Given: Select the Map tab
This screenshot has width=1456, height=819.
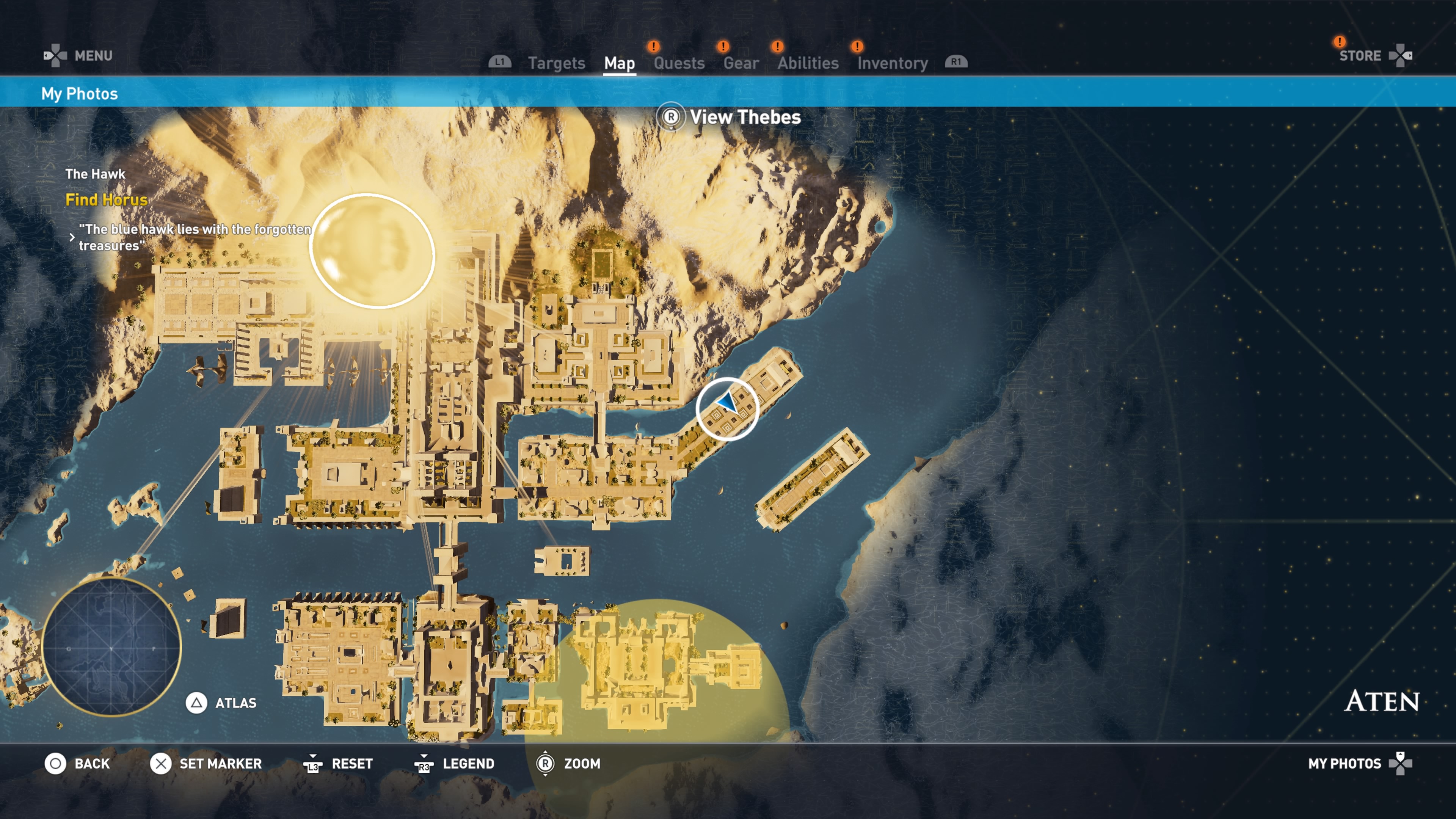Looking at the screenshot, I should 619,63.
